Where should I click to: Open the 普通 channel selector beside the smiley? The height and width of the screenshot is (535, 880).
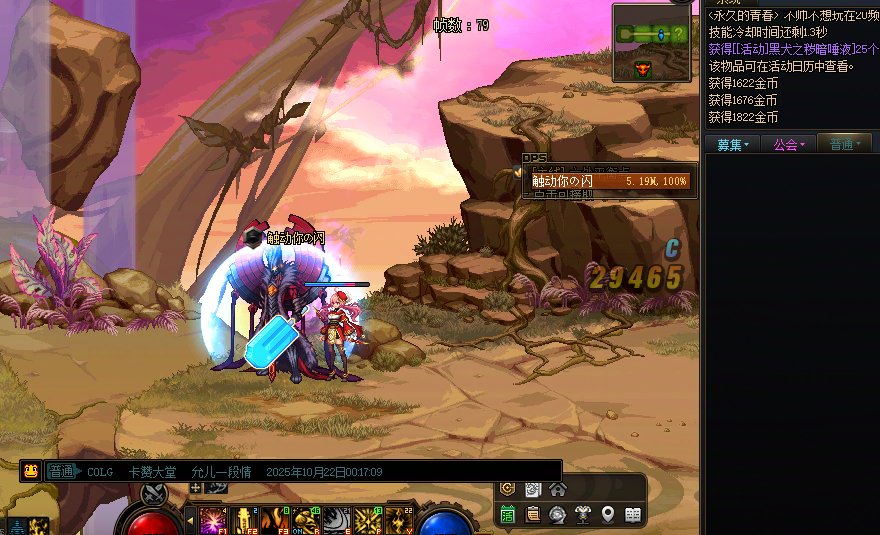(x=63, y=471)
